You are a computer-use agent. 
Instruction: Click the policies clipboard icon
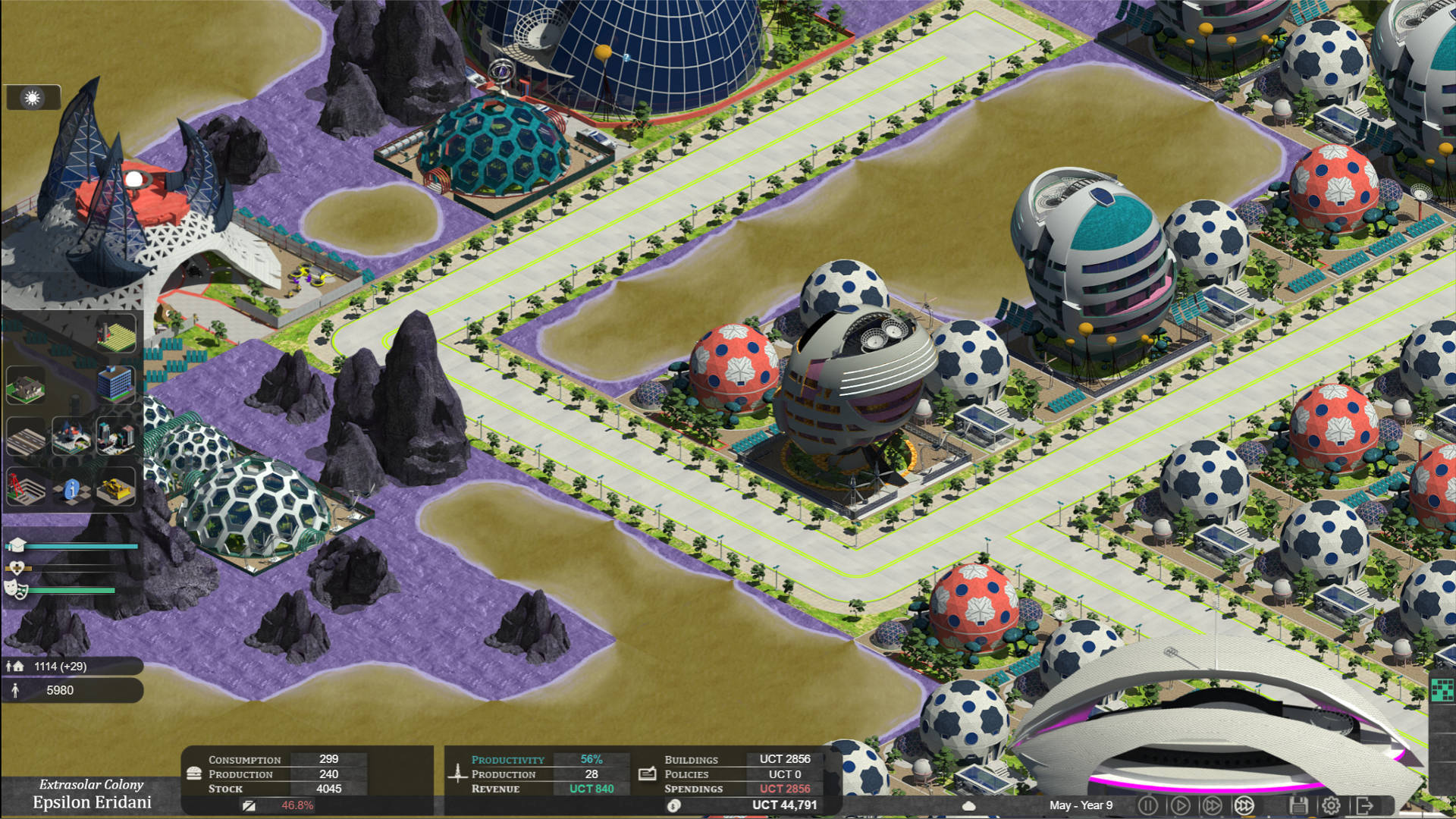tap(647, 774)
